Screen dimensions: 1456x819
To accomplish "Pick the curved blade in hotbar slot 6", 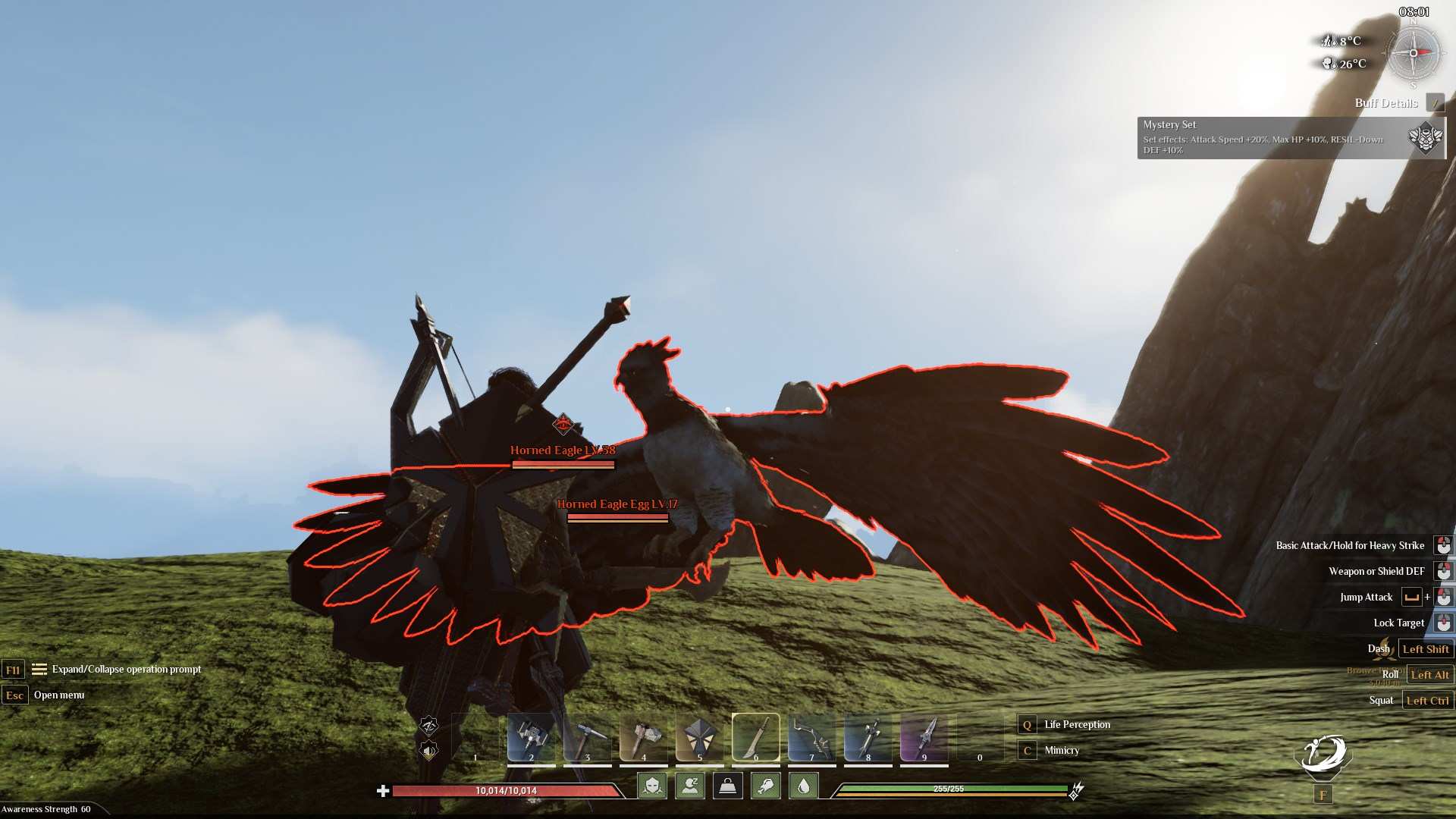I will click(755, 736).
